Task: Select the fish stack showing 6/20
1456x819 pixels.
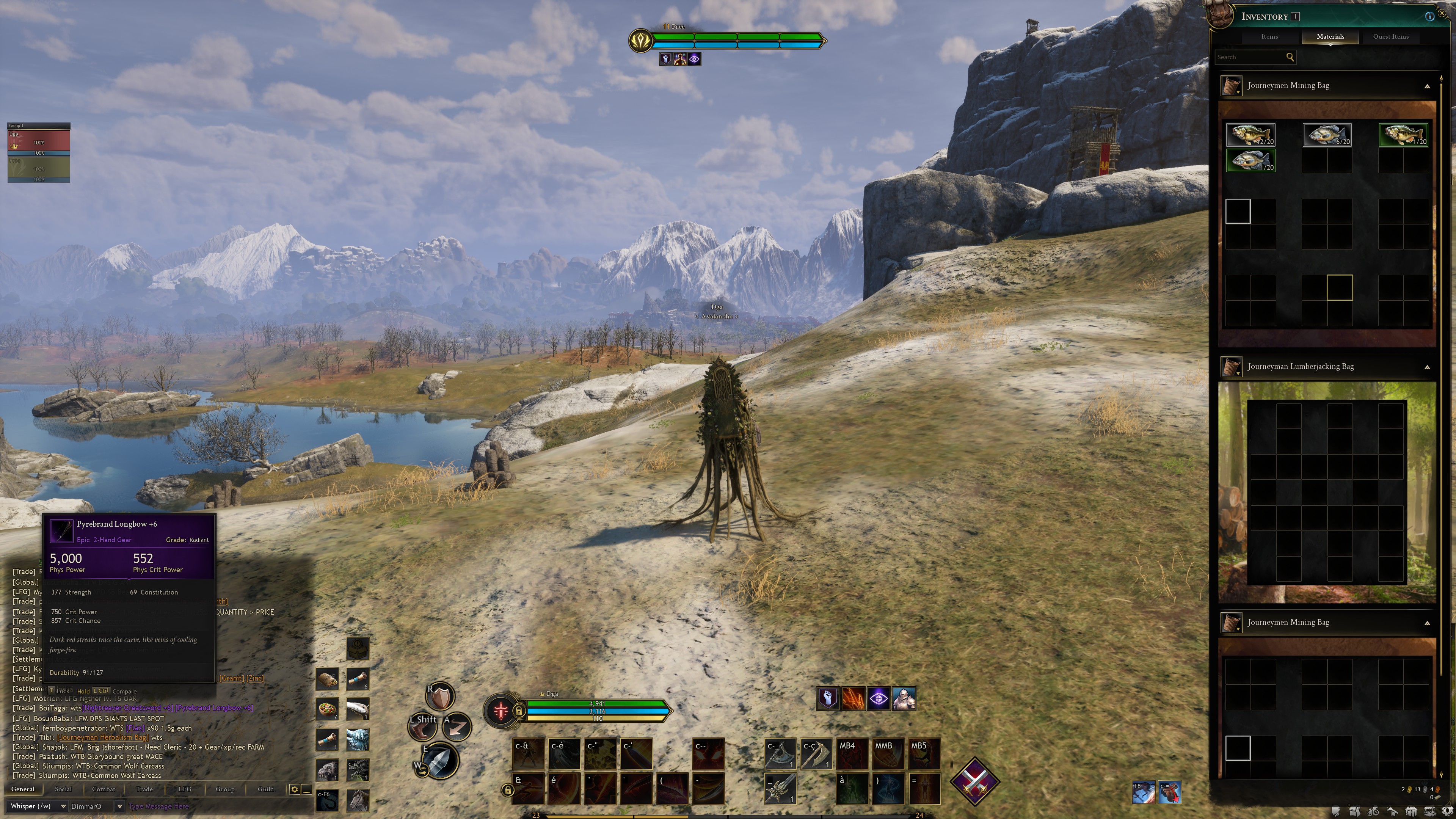Action: tap(1327, 135)
